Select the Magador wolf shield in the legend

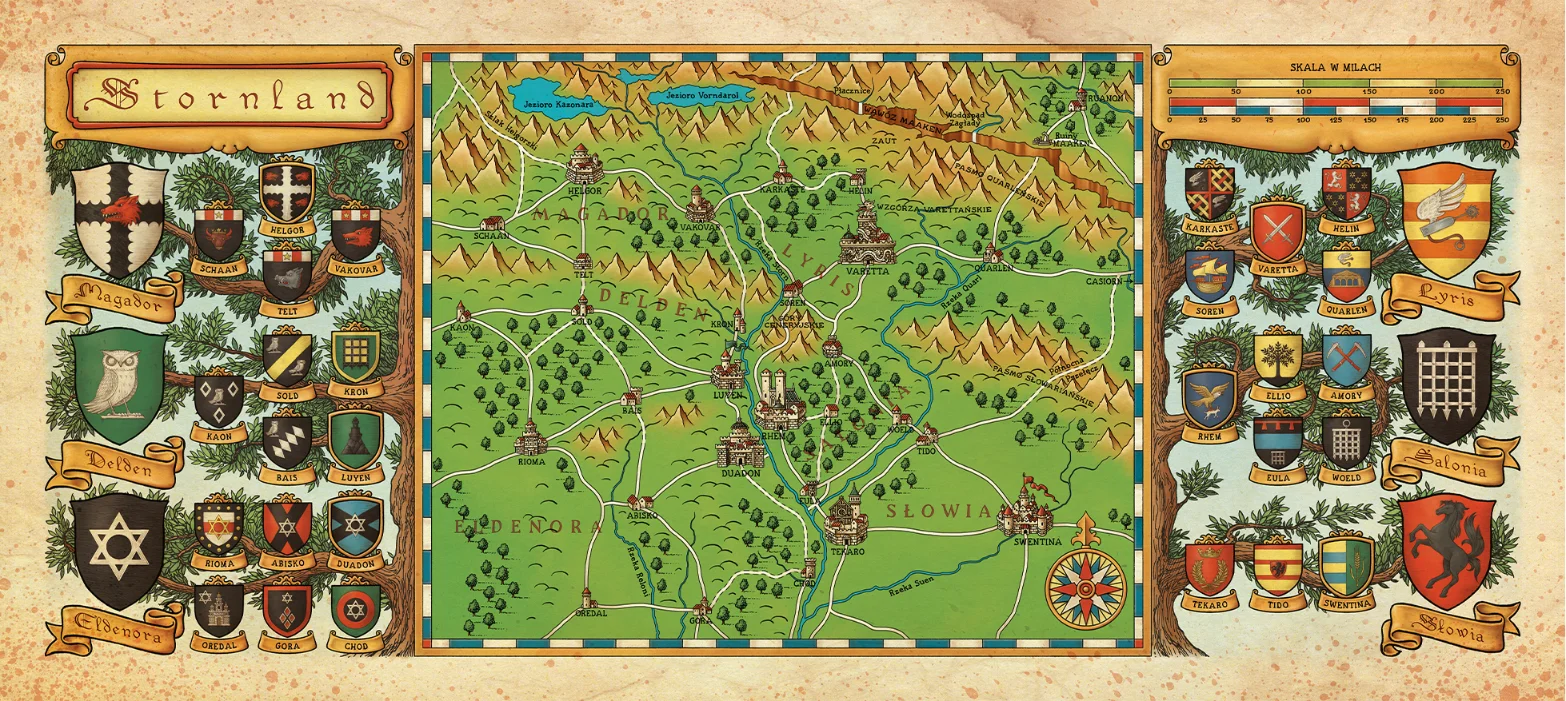point(121,219)
